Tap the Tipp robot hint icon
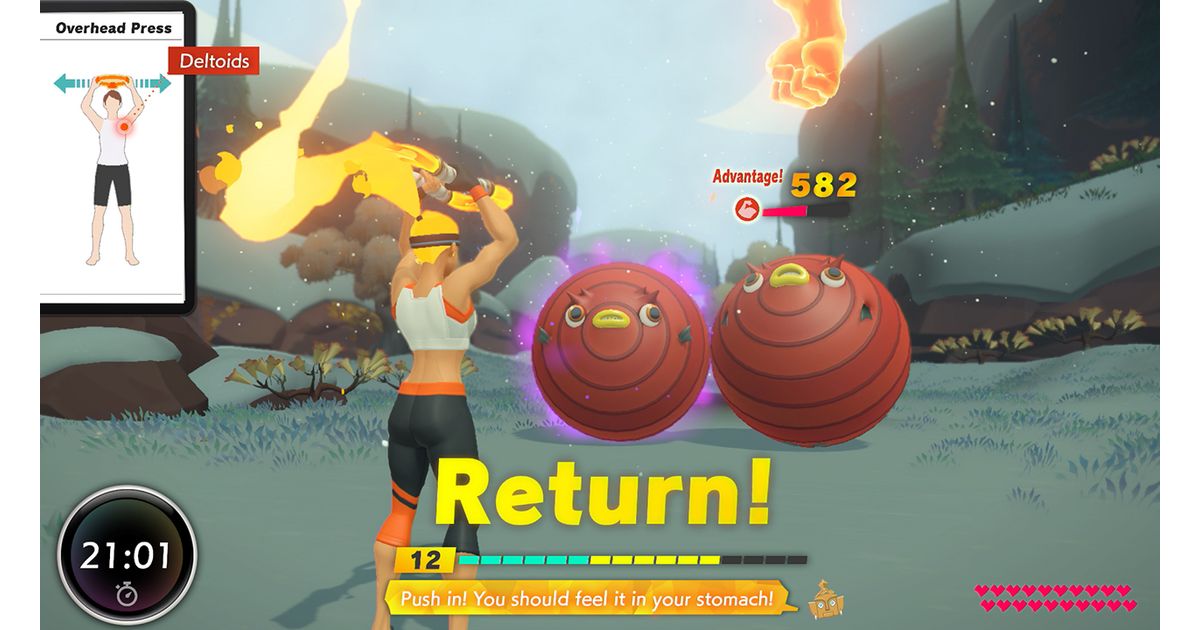Viewport: 1200px width, 630px height. tap(826, 599)
